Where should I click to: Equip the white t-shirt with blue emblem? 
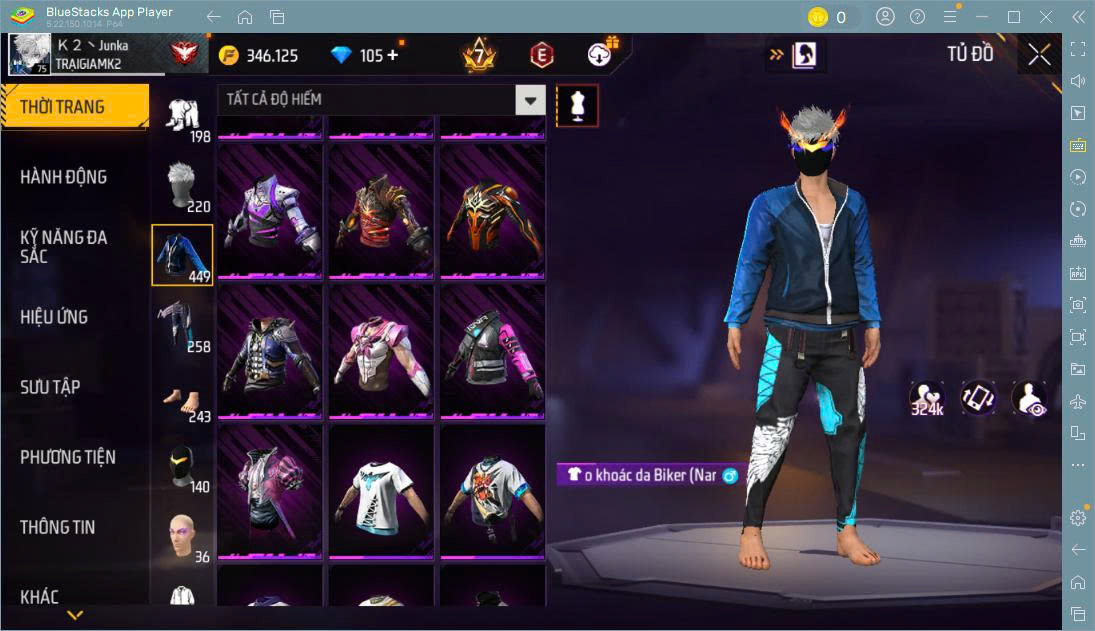coord(381,491)
